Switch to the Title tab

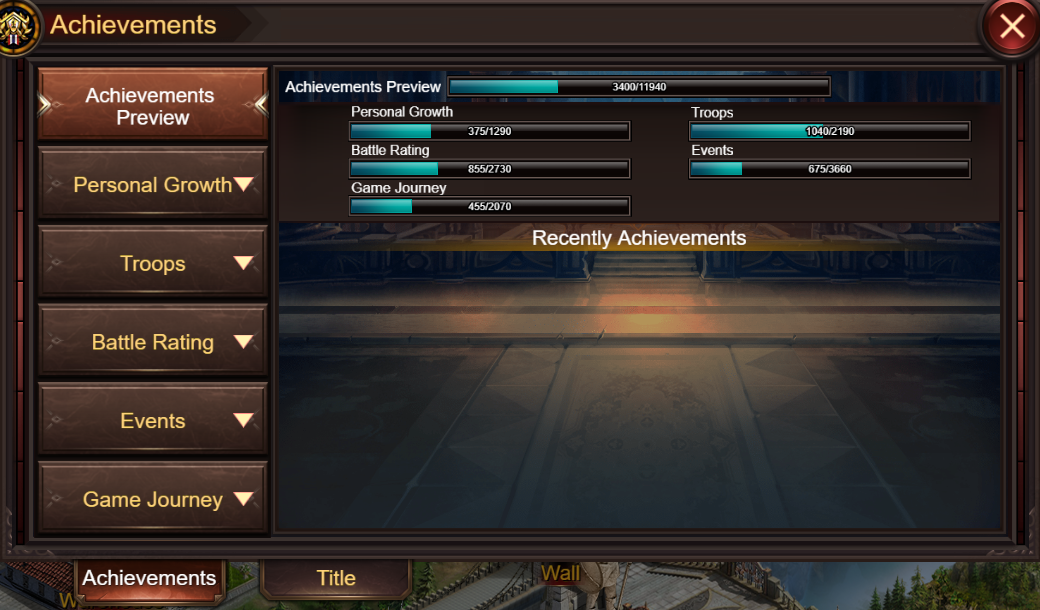pyautogui.click(x=336, y=578)
